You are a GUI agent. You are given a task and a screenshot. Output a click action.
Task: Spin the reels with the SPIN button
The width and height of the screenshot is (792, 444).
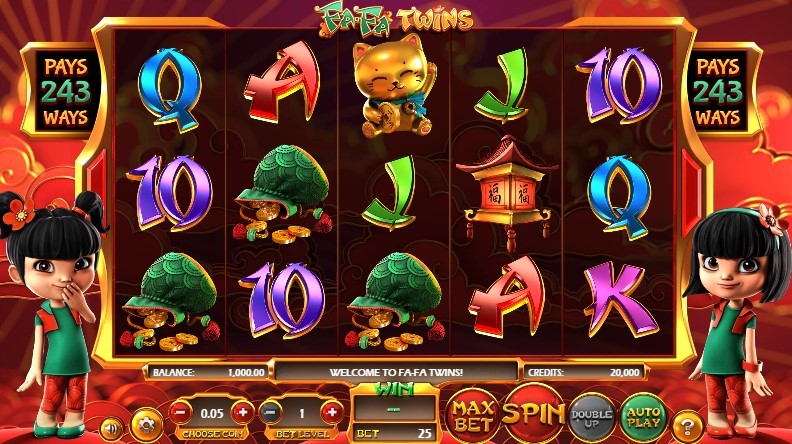coord(532,411)
